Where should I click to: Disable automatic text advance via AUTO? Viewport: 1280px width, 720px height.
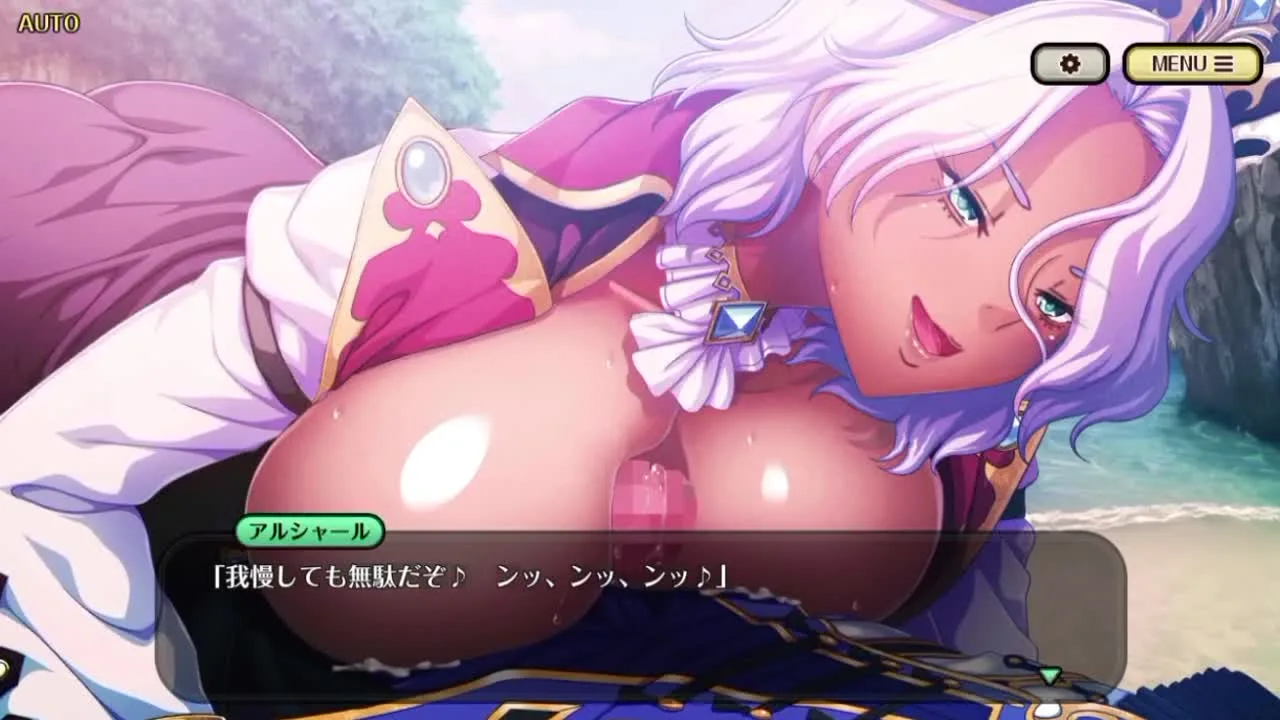tap(47, 24)
